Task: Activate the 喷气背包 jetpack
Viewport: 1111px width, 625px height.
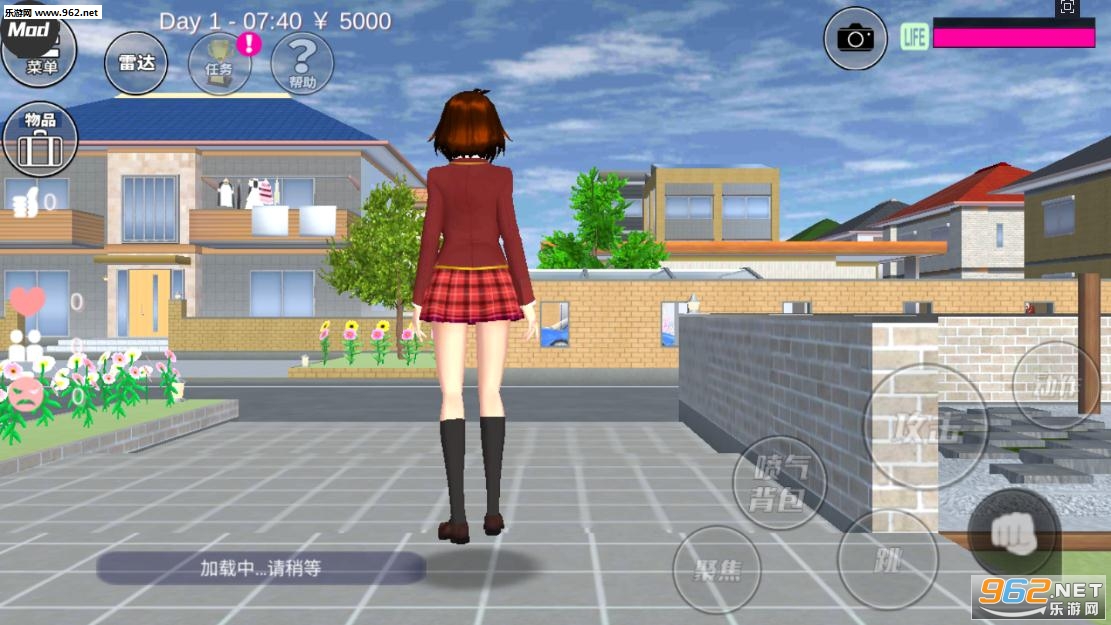Action: [780, 483]
